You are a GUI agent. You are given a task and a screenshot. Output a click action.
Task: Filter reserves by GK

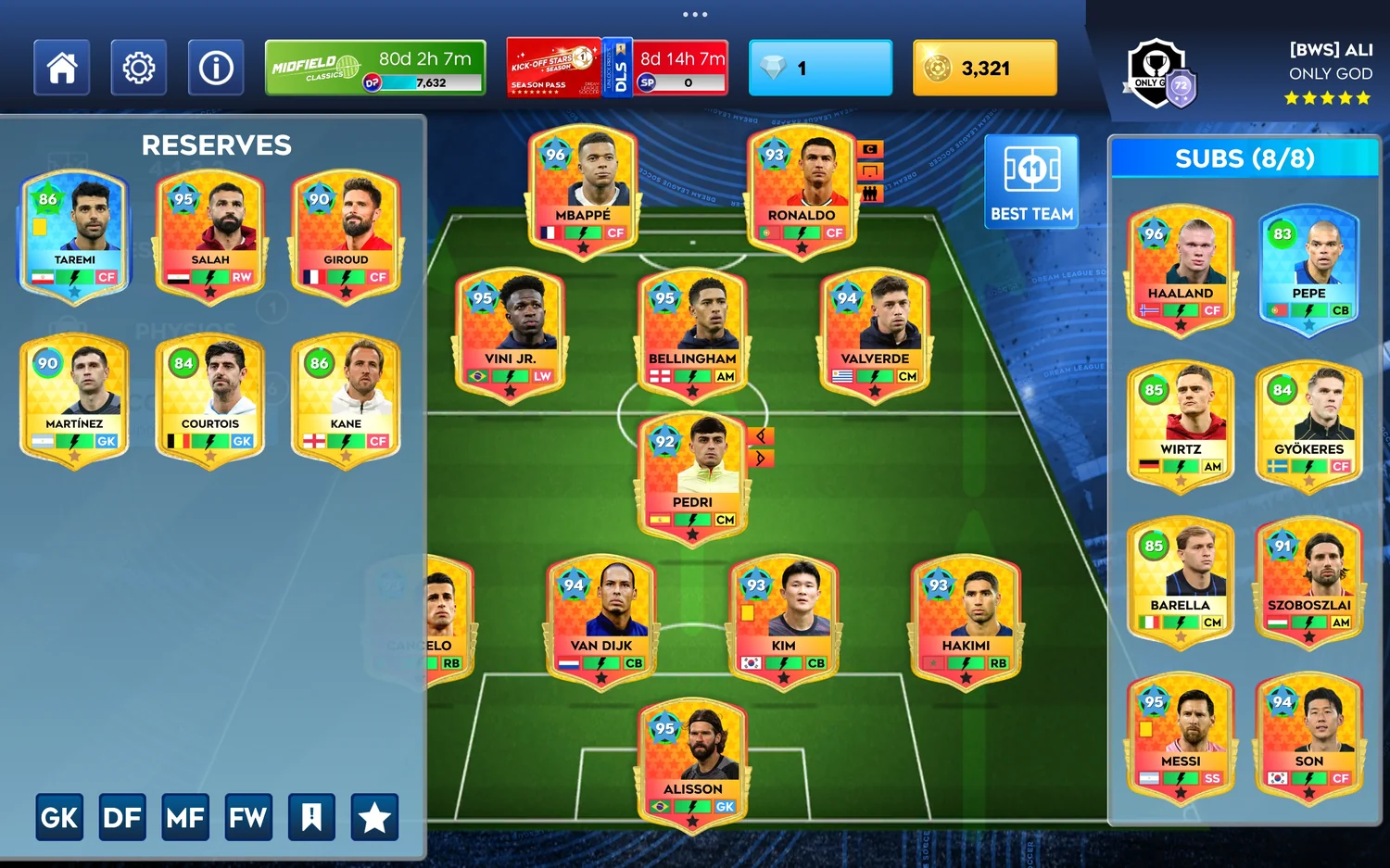pyautogui.click(x=59, y=817)
